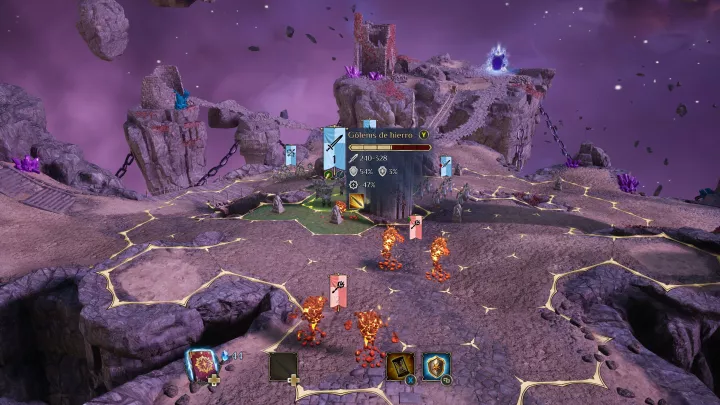Activate the hourglass wait action
This screenshot has height=405, width=720.
[x=401, y=366]
